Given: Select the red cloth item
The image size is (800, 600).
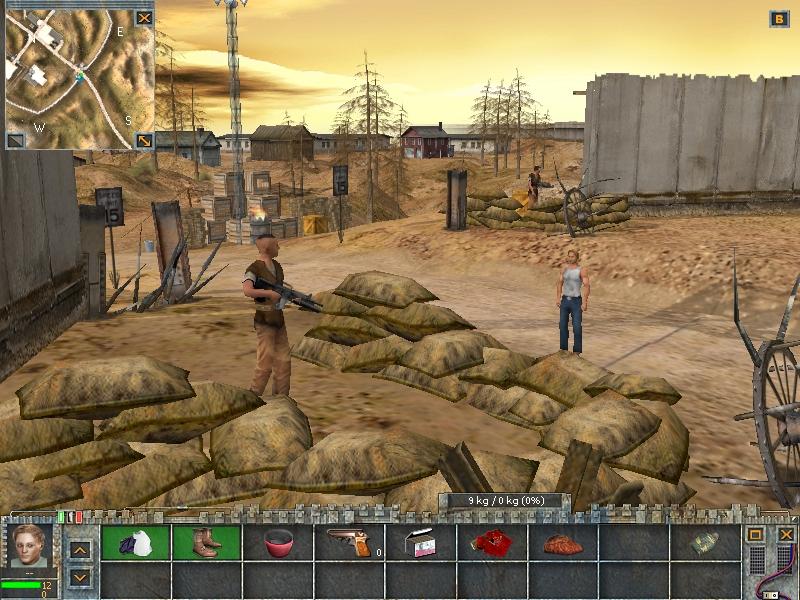Looking at the screenshot, I should (x=492, y=543).
